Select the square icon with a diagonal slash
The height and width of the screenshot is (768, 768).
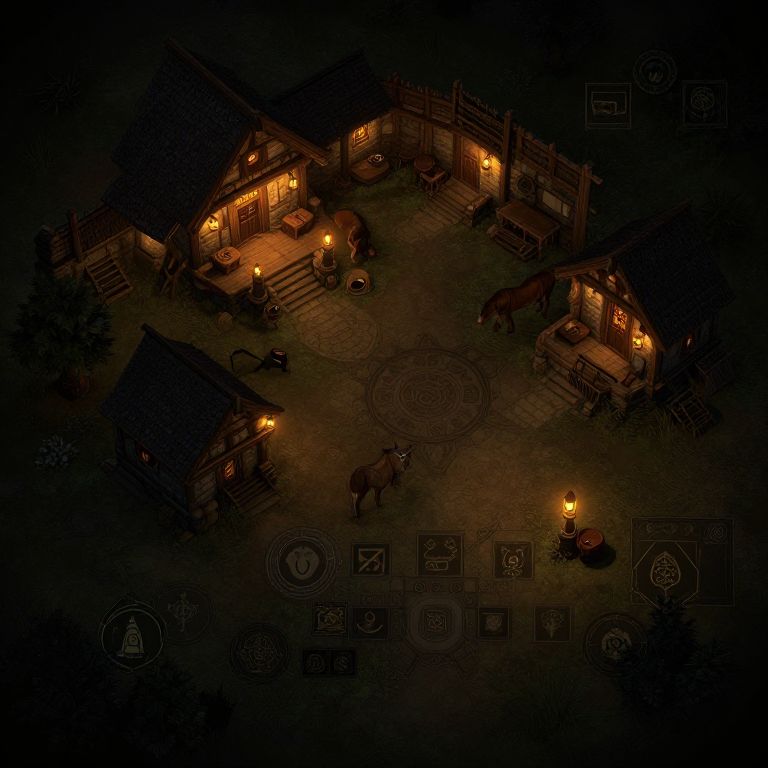click(x=371, y=559)
